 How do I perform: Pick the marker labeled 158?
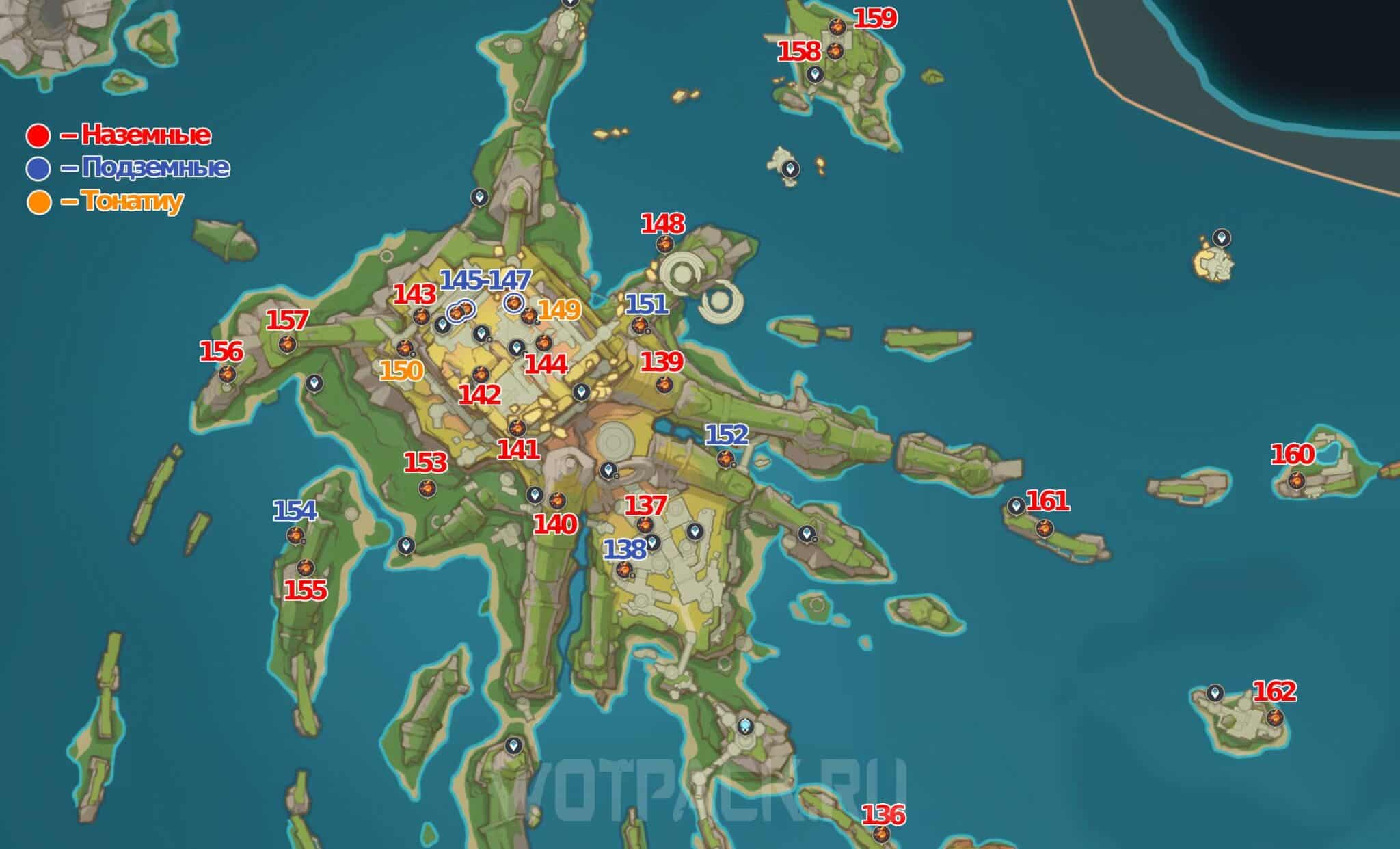(x=835, y=51)
